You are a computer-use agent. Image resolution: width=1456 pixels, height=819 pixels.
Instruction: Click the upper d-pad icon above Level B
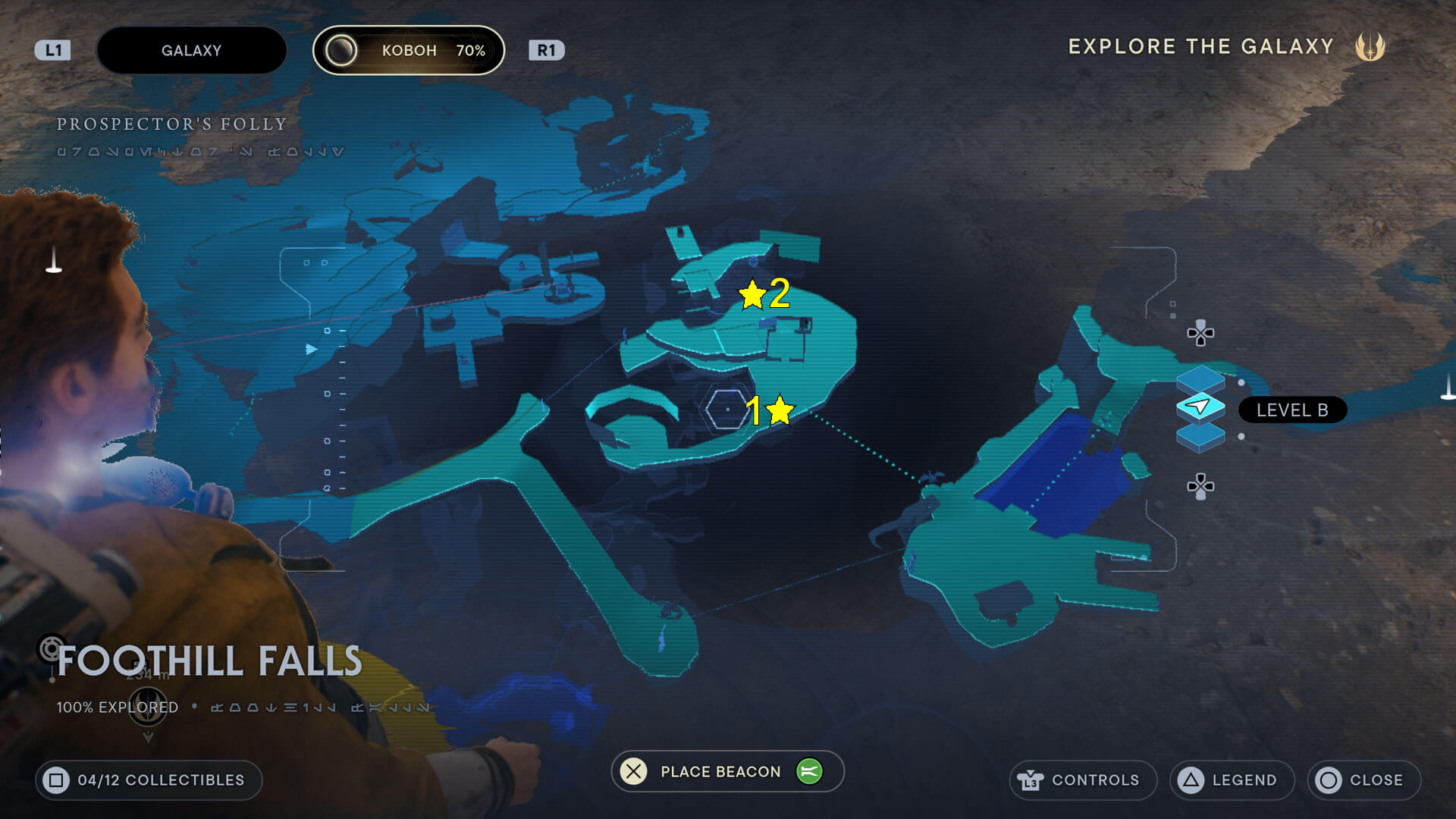point(1200,334)
